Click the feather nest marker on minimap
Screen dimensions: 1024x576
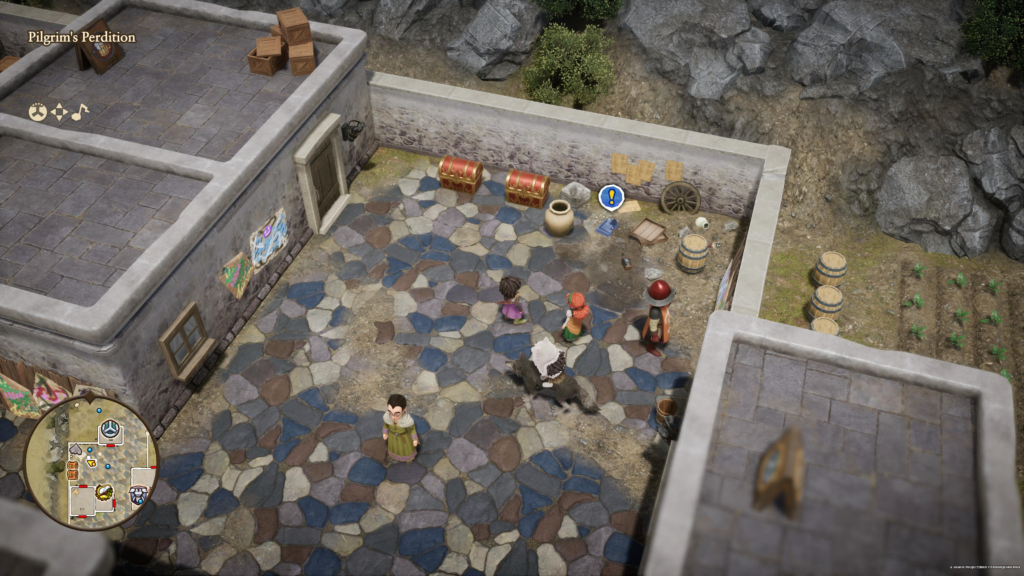(x=104, y=491)
